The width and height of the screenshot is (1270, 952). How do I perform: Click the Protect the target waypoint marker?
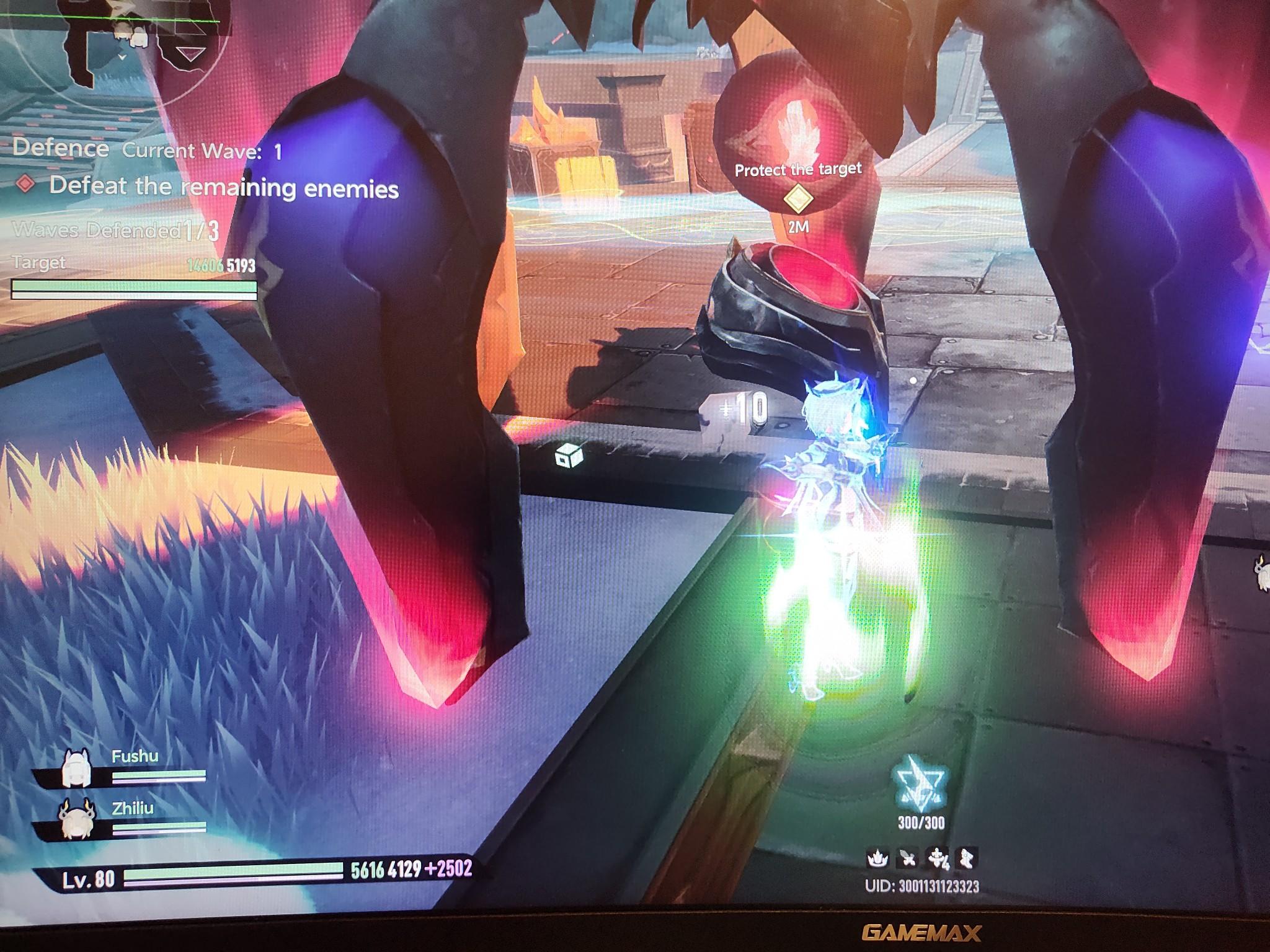click(798, 198)
